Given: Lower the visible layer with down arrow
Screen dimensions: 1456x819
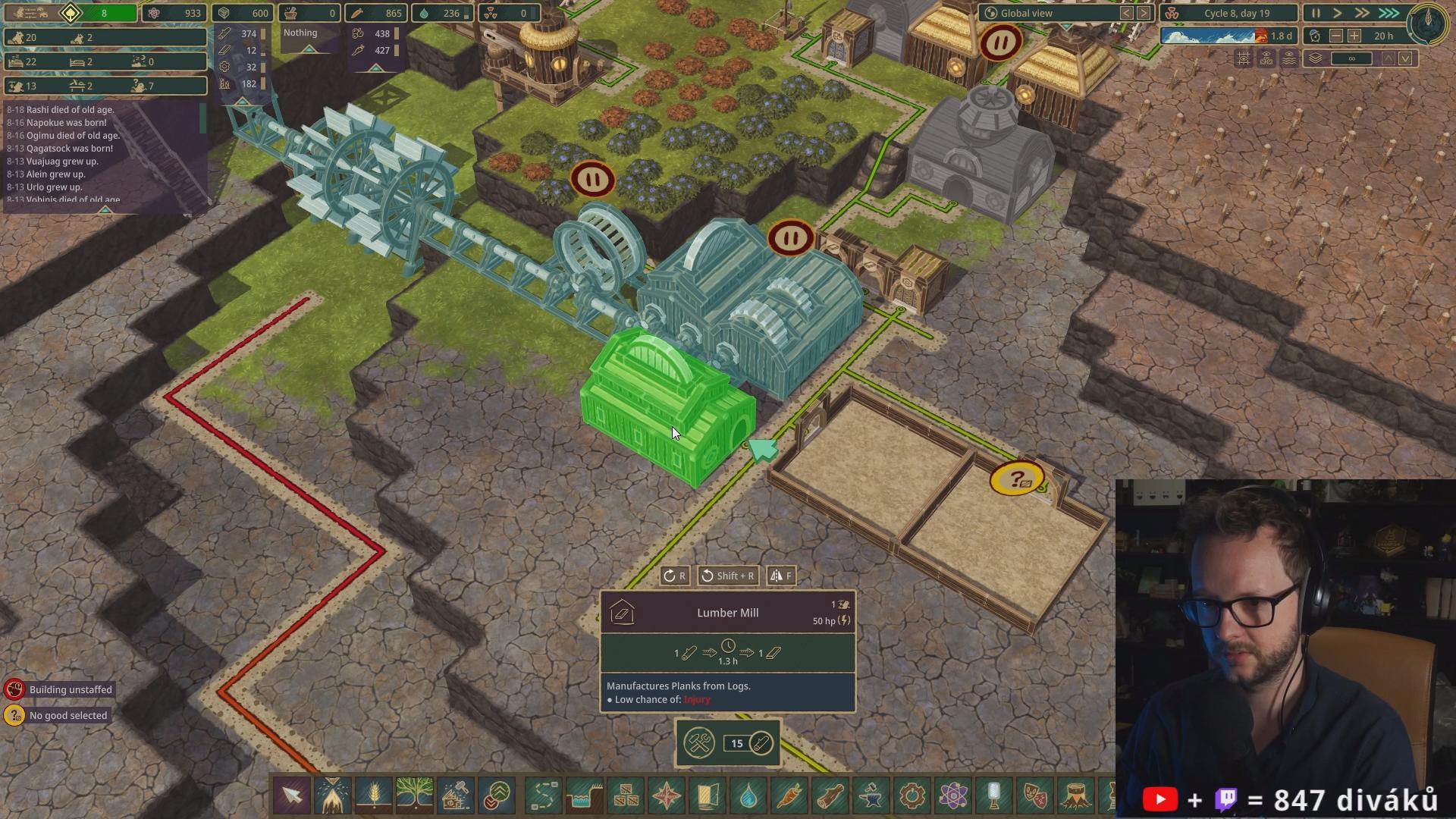Looking at the screenshot, I should click(x=1405, y=58).
